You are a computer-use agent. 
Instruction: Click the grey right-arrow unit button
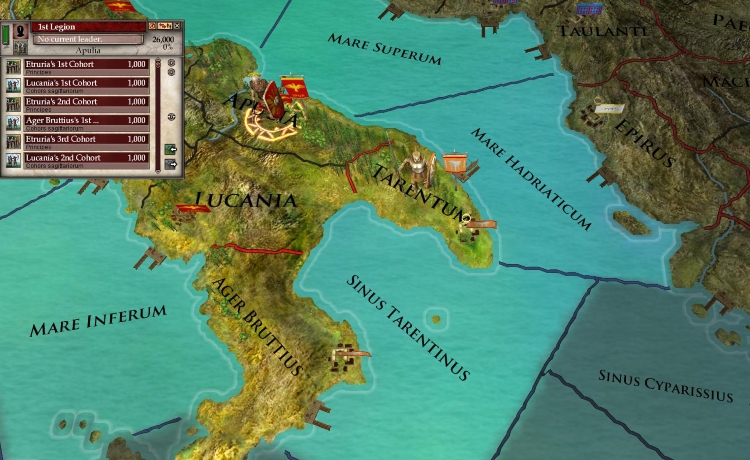coord(171,164)
